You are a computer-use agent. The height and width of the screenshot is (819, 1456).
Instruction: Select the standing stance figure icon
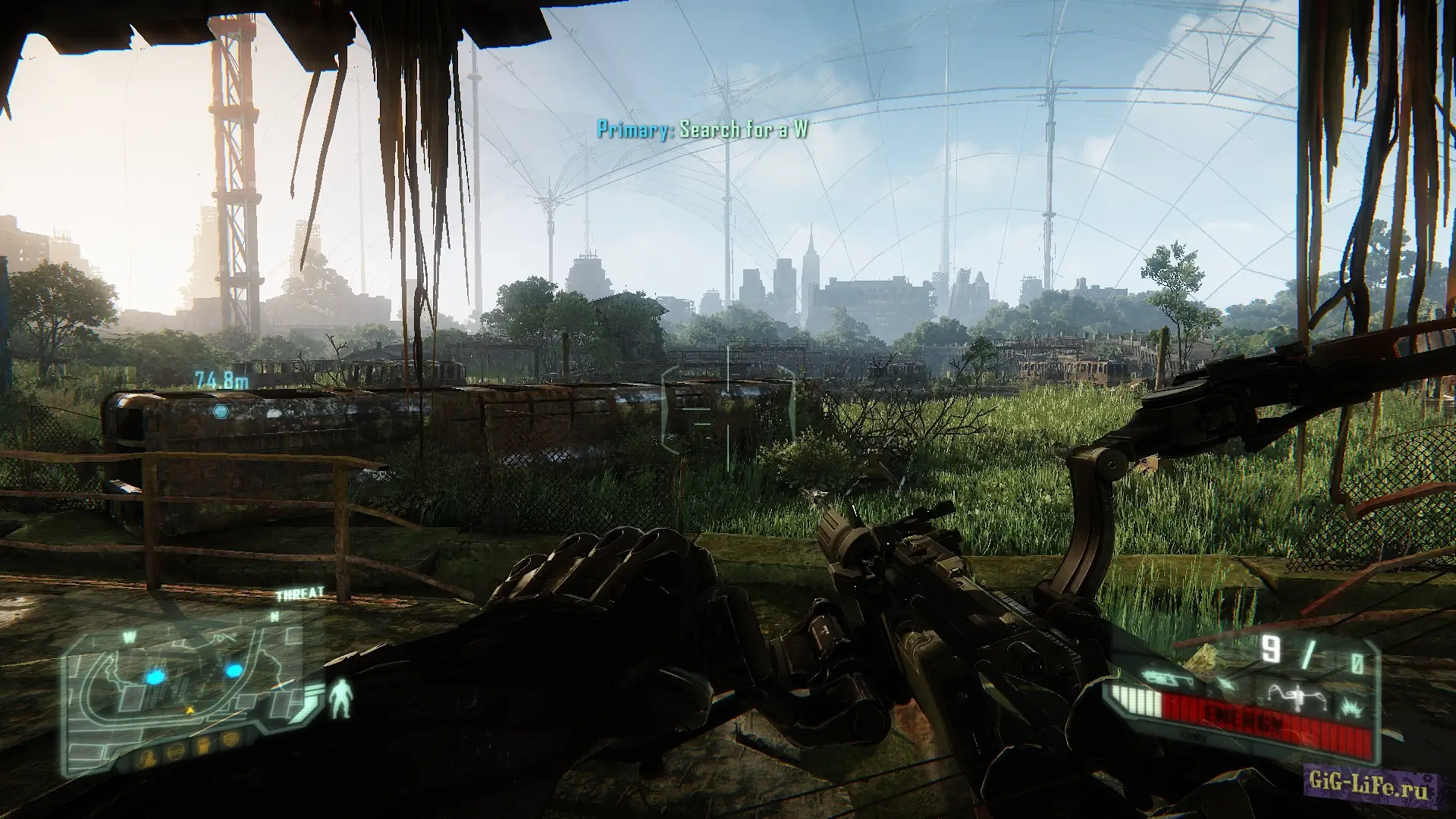[343, 699]
